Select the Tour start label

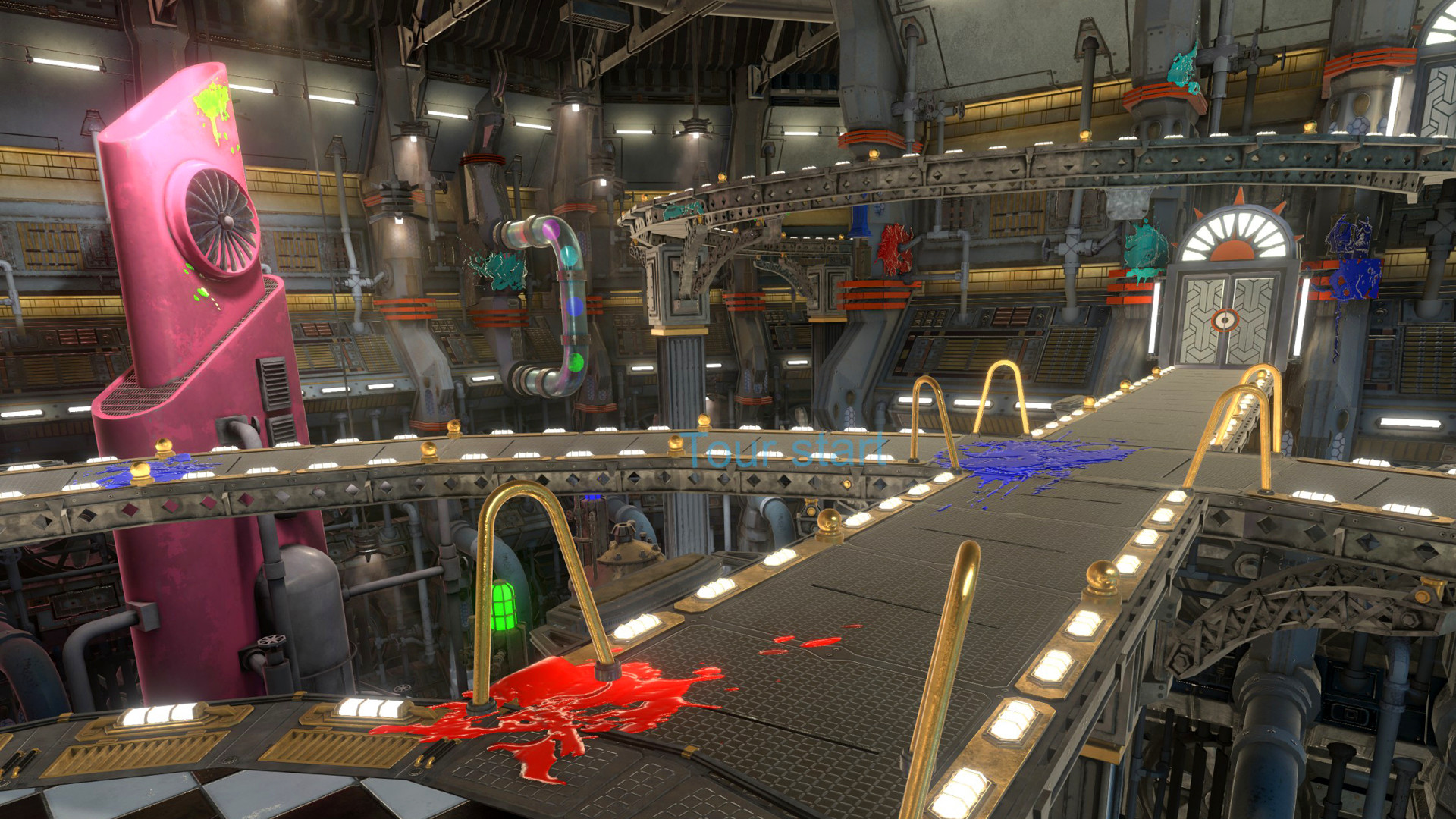tap(785, 450)
